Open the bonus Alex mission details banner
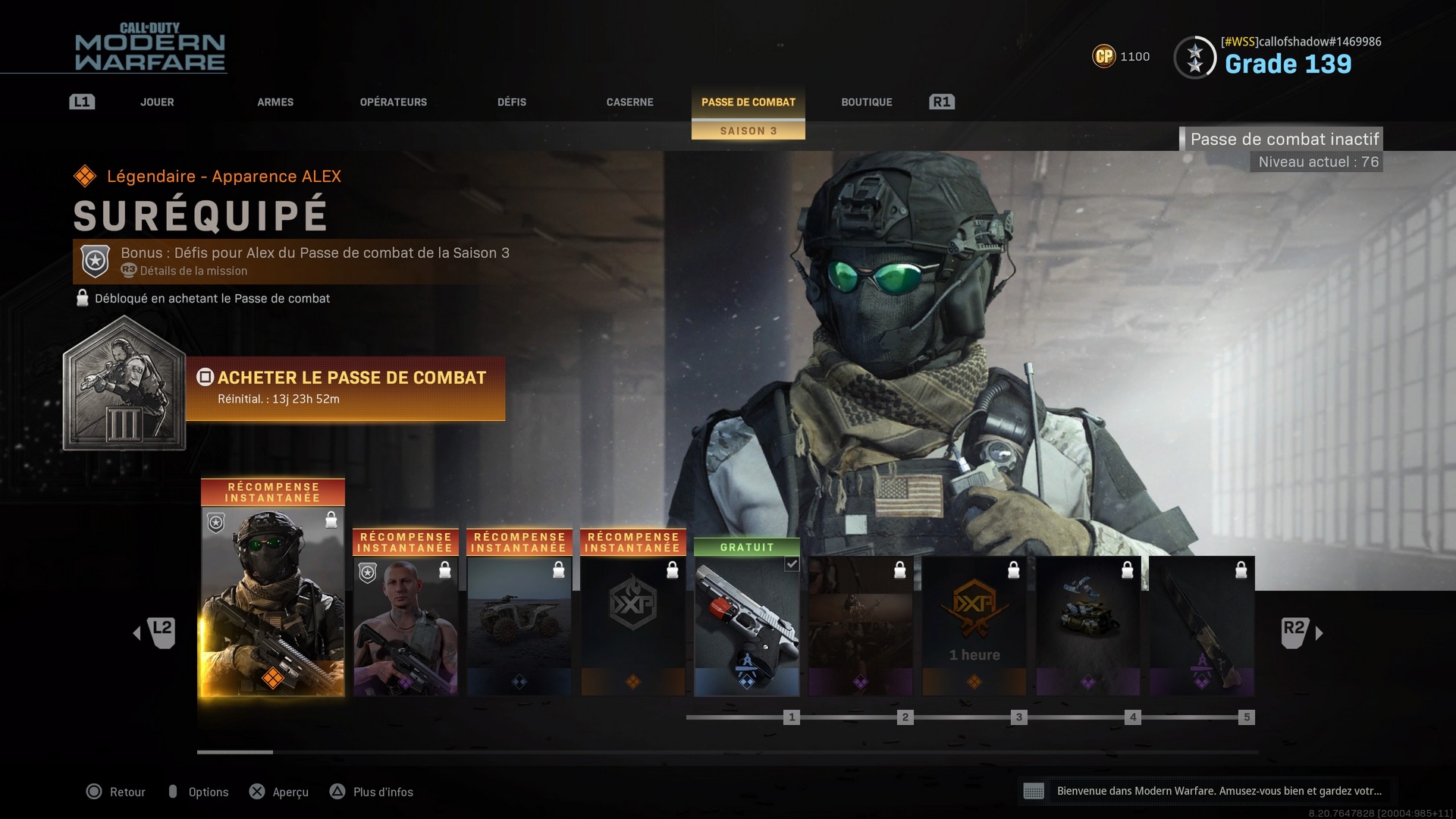Image resolution: width=1456 pixels, height=819 pixels. coord(296,261)
